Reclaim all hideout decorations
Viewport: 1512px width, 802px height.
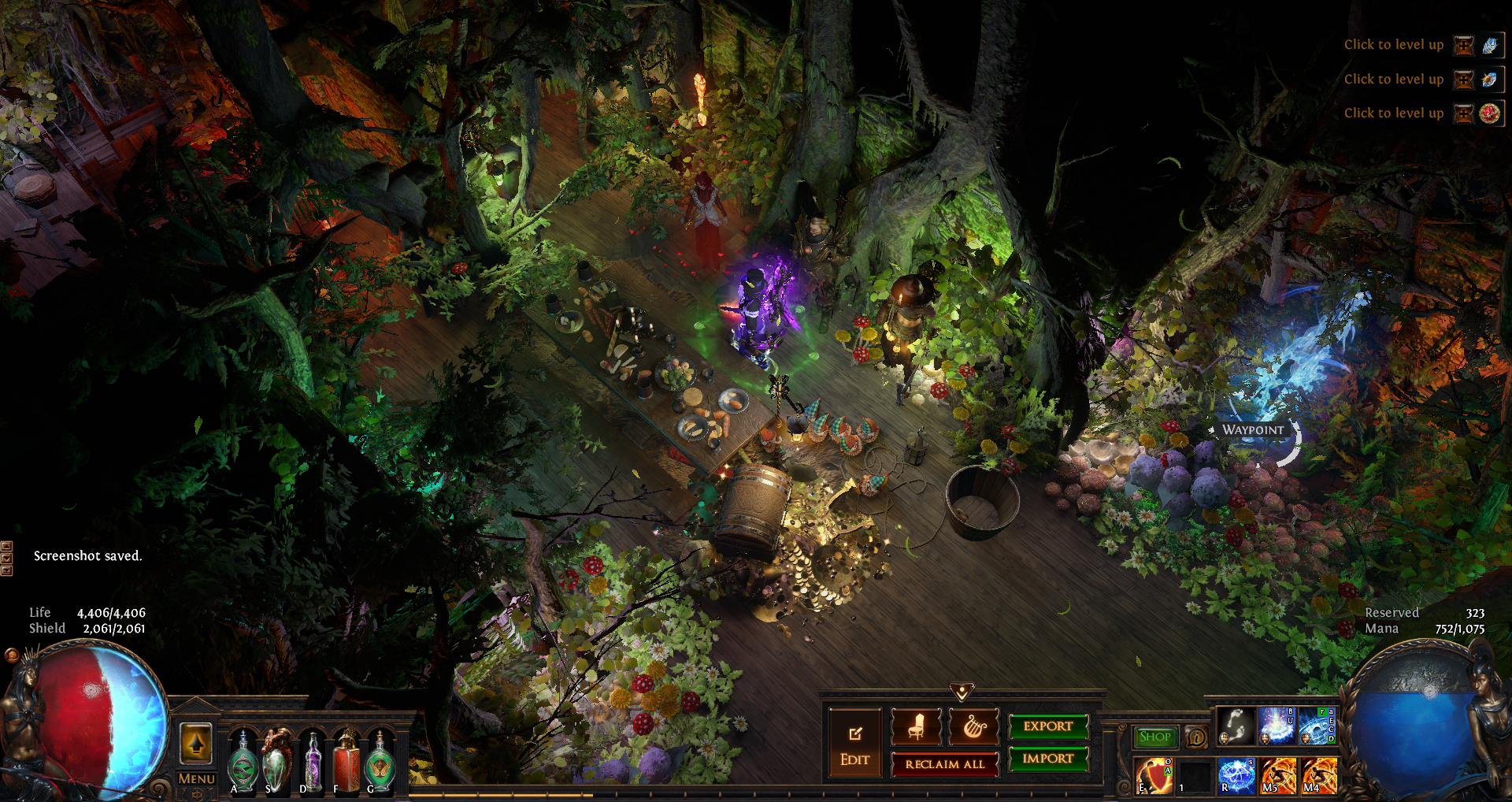click(x=944, y=764)
